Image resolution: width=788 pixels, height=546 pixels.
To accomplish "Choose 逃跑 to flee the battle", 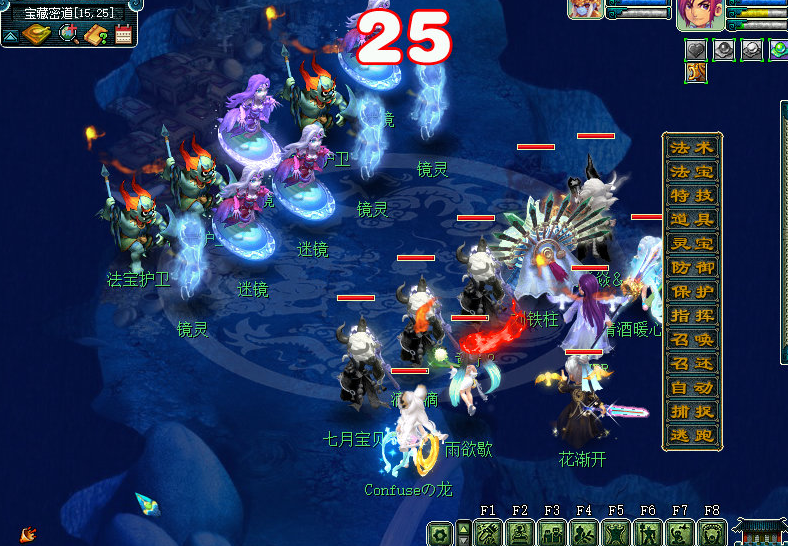I will (x=692, y=436).
